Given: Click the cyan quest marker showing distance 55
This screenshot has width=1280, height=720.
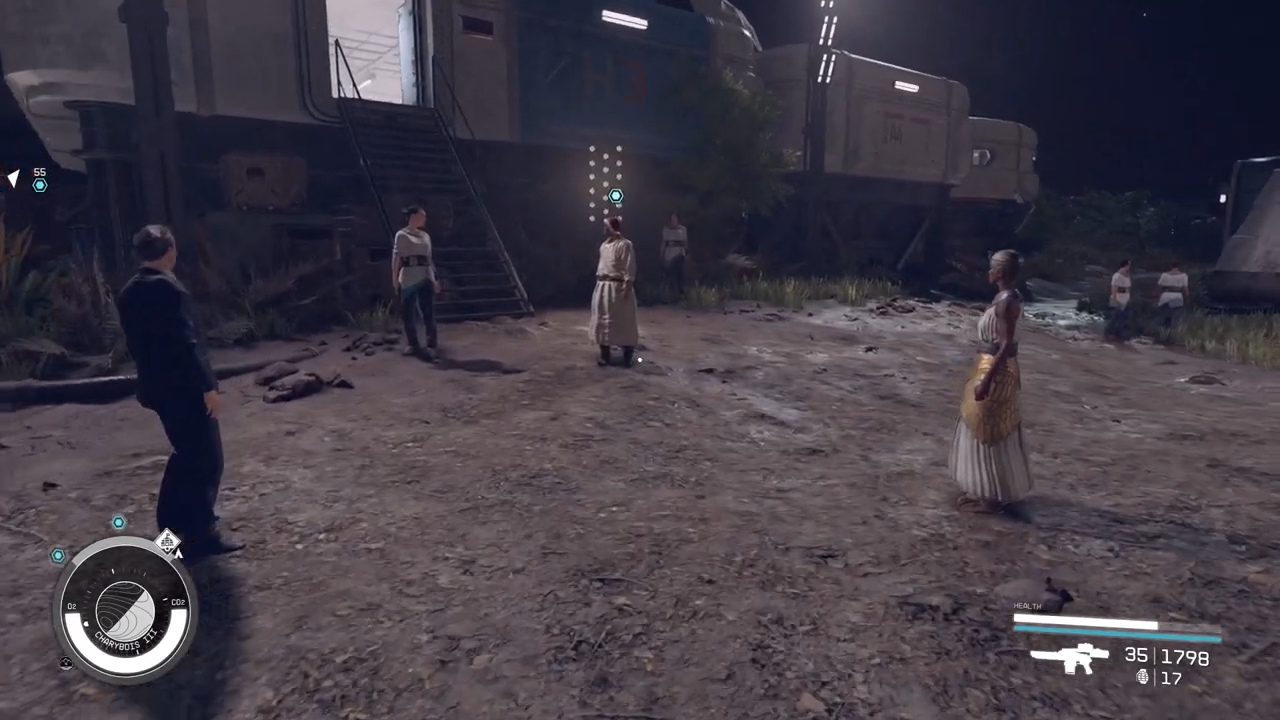Looking at the screenshot, I should click(40, 185).
